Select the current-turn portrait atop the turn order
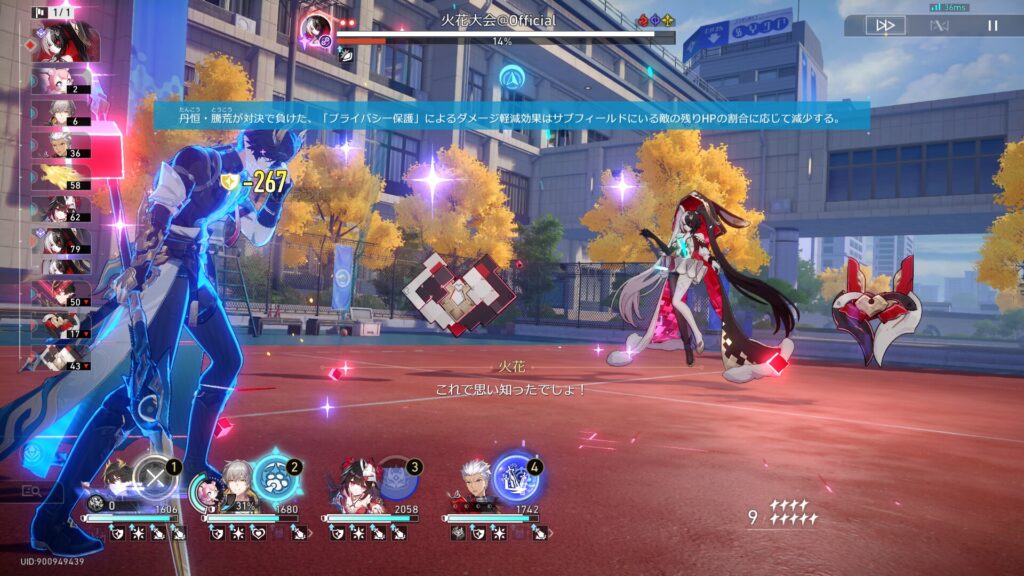This screenshot has height=576, width=1024. pos(64,41)
